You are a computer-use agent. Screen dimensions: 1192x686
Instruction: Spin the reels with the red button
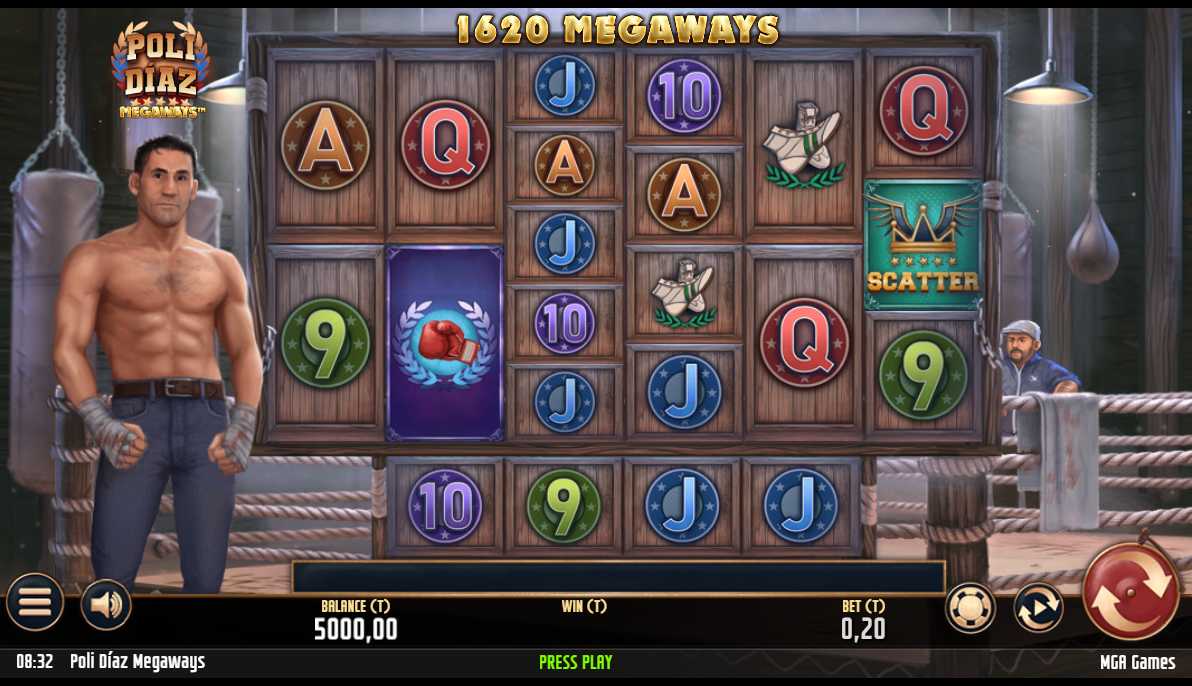[x=1131, y=593]
